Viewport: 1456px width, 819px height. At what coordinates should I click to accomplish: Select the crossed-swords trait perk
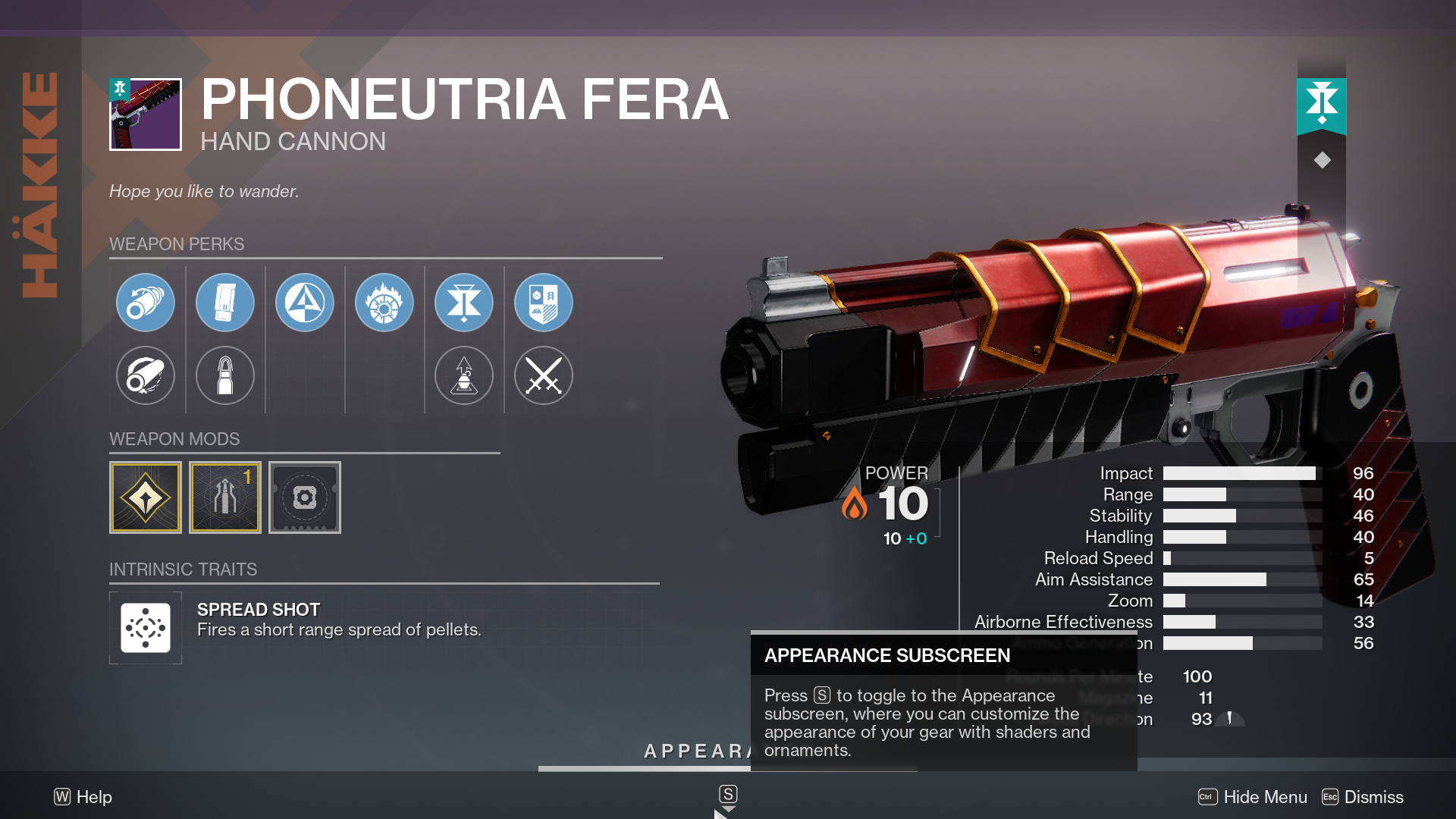point(544,375)
